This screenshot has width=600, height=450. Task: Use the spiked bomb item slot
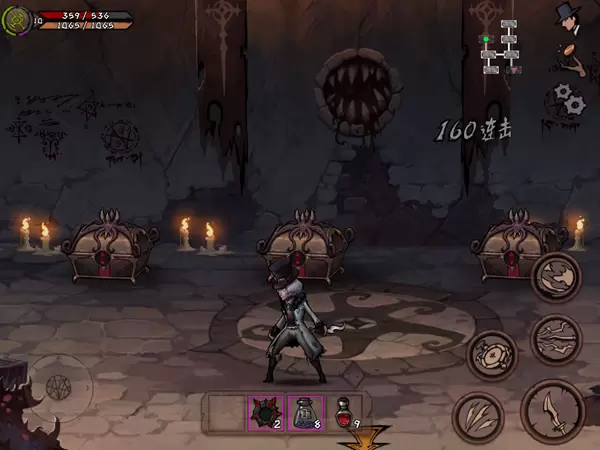265,412
